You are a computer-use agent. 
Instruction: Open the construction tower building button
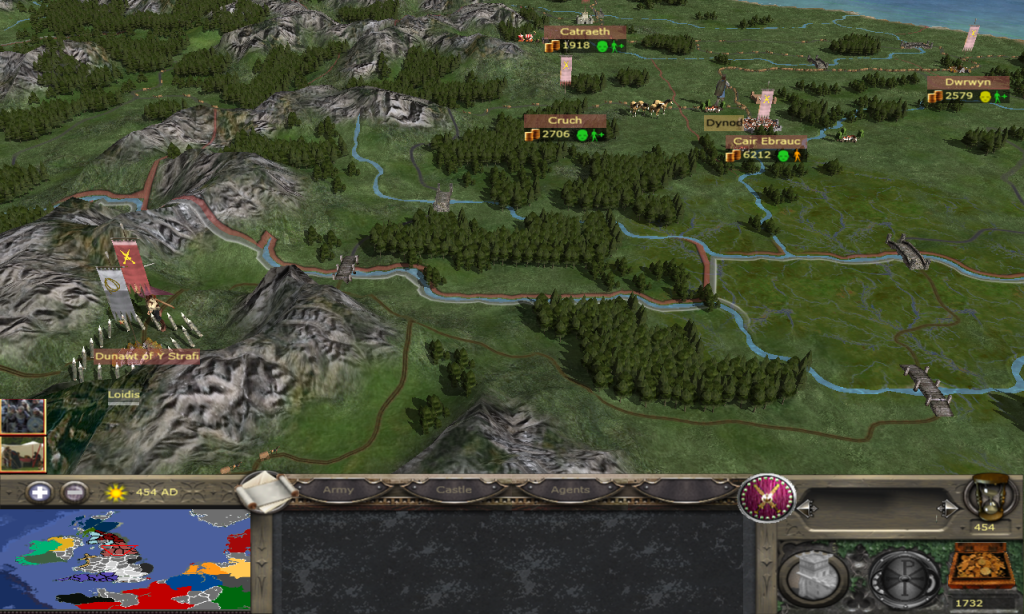coord(812,575)
